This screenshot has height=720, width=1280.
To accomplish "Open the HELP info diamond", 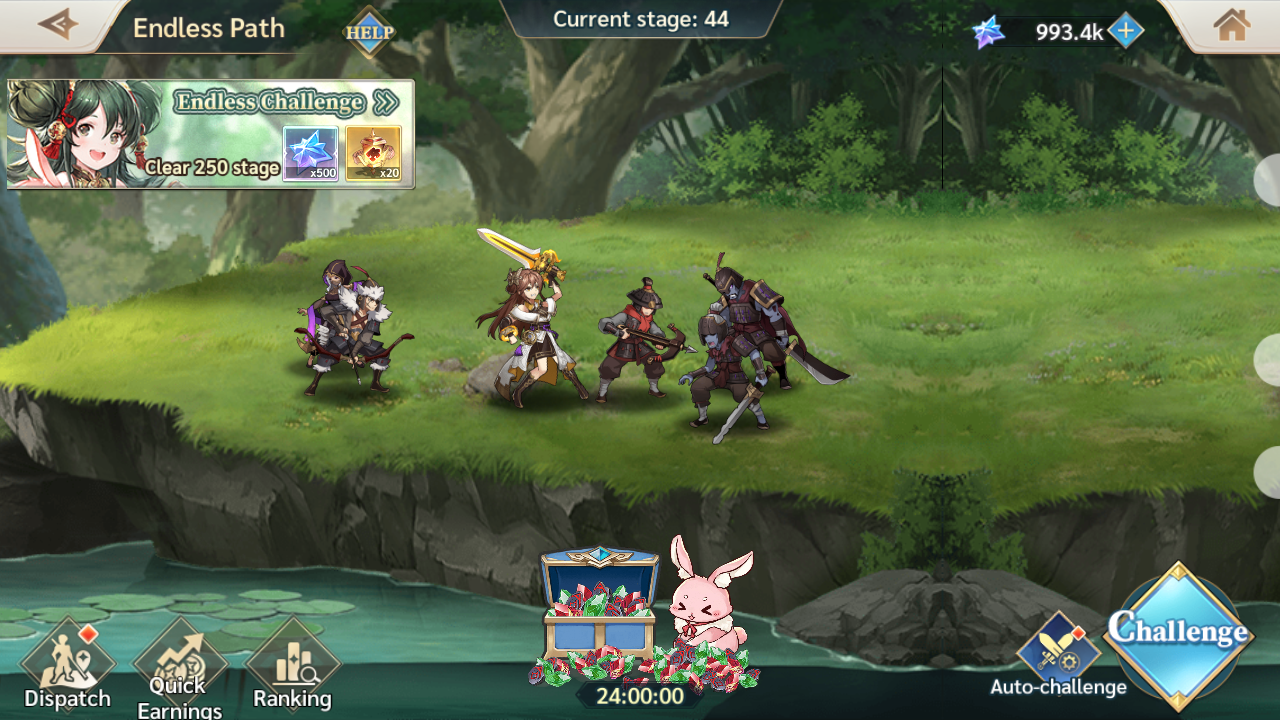I will pyautogui.click(x=369, y=32).
